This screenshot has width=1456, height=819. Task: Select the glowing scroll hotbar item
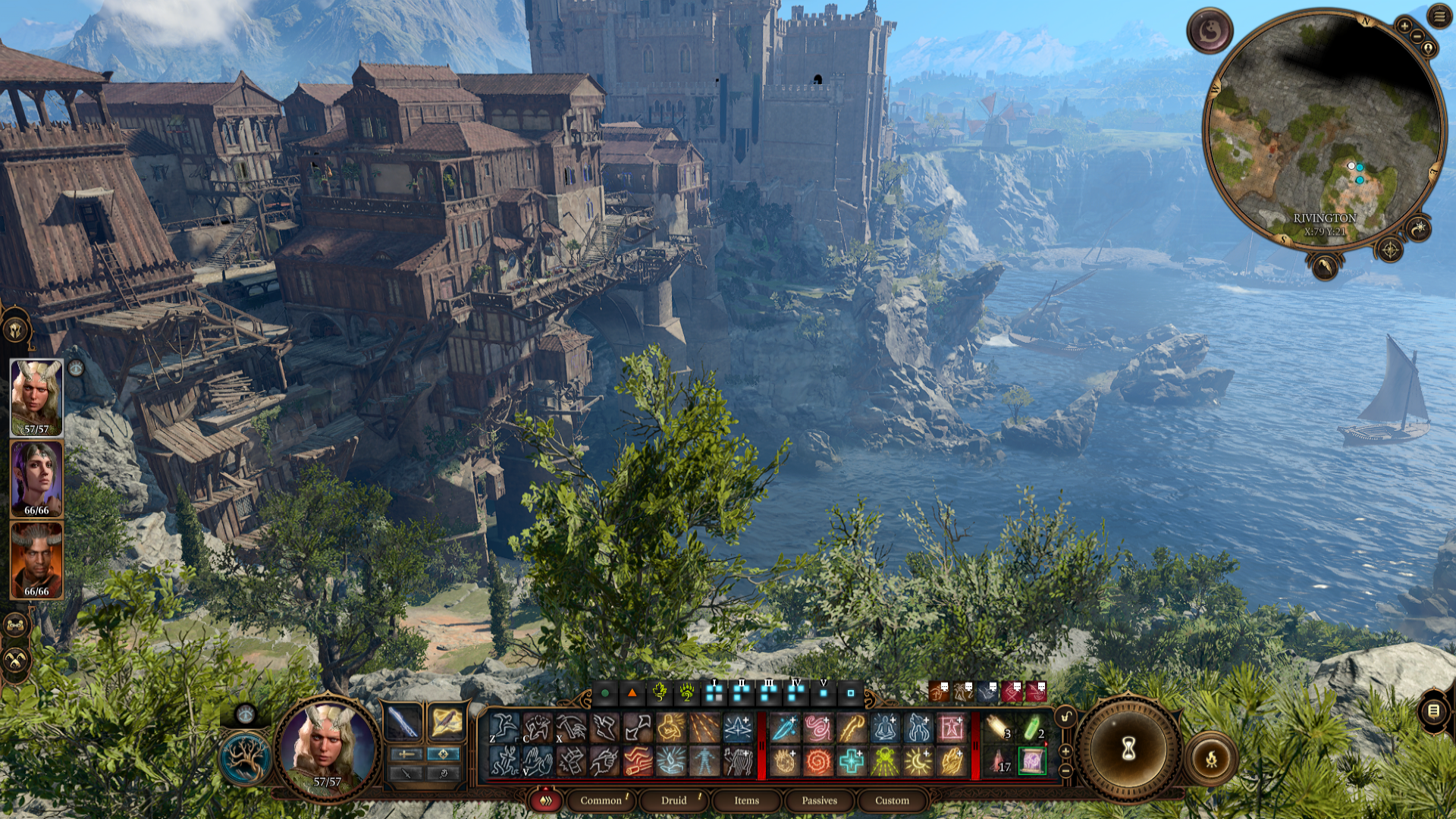(1032, 761)
